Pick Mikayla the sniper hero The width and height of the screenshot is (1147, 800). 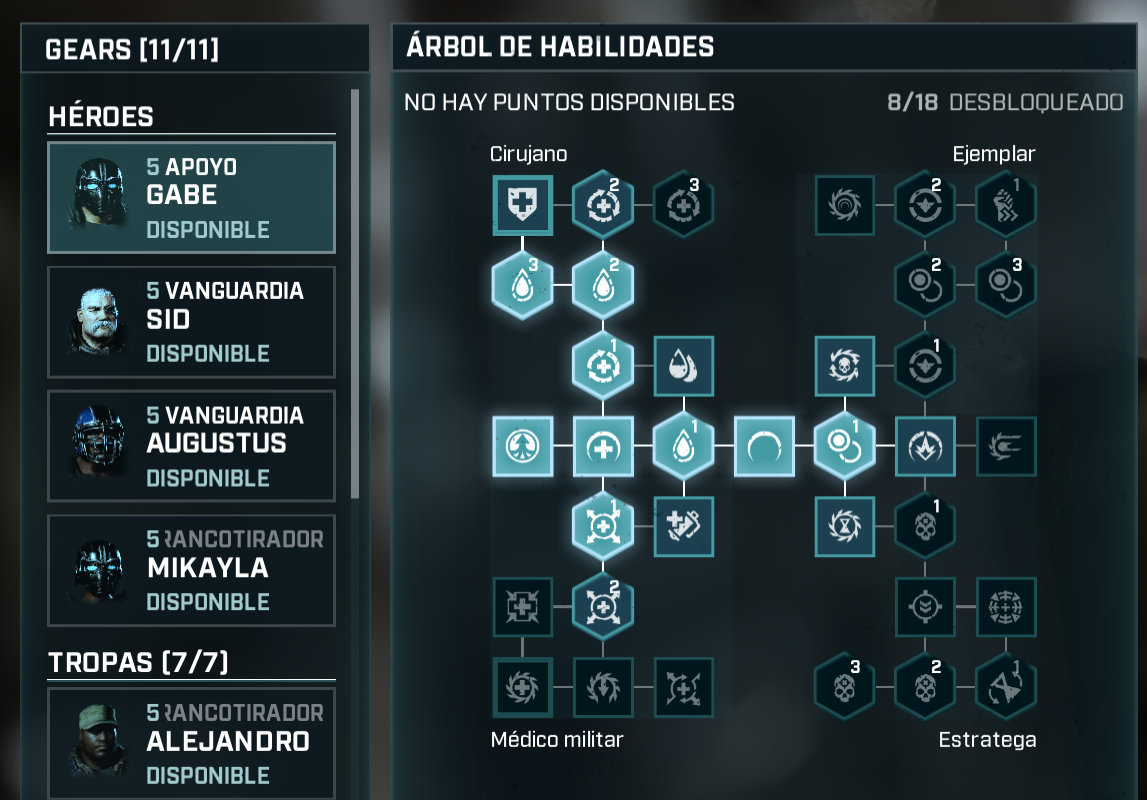(x=191, y=570)
